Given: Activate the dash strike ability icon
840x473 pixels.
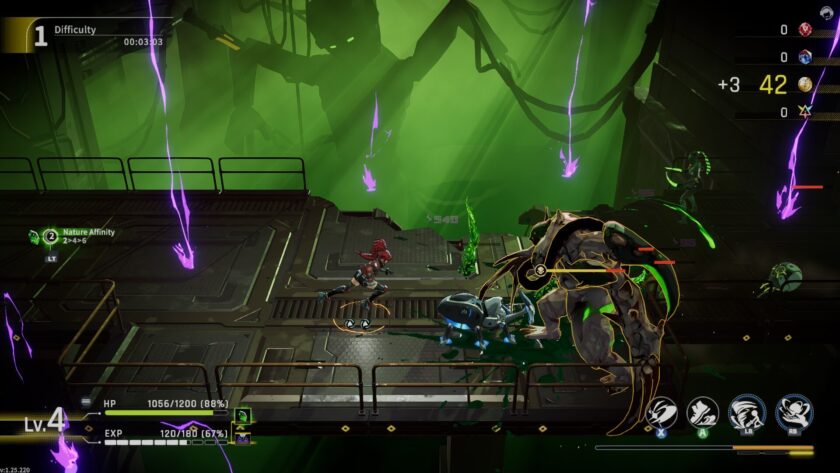Looking at the screenshot, I should coord(661,412).
